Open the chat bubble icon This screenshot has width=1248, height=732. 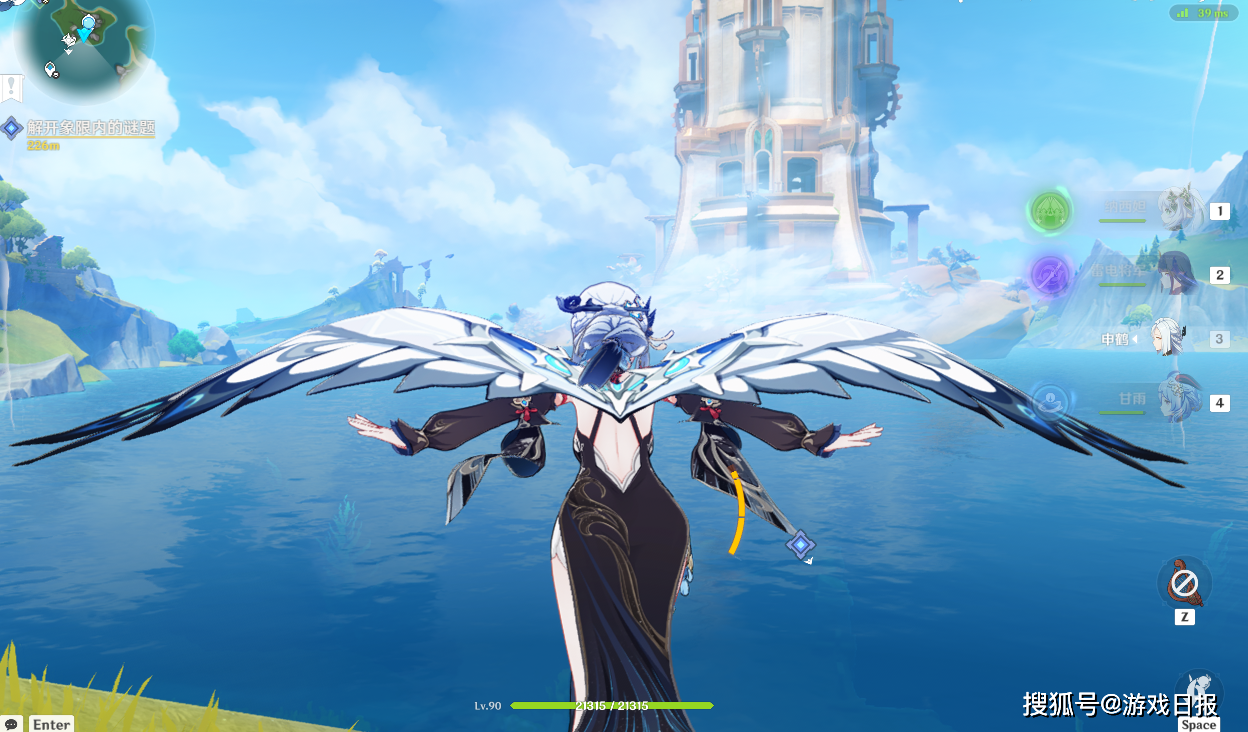click(12, 723)
